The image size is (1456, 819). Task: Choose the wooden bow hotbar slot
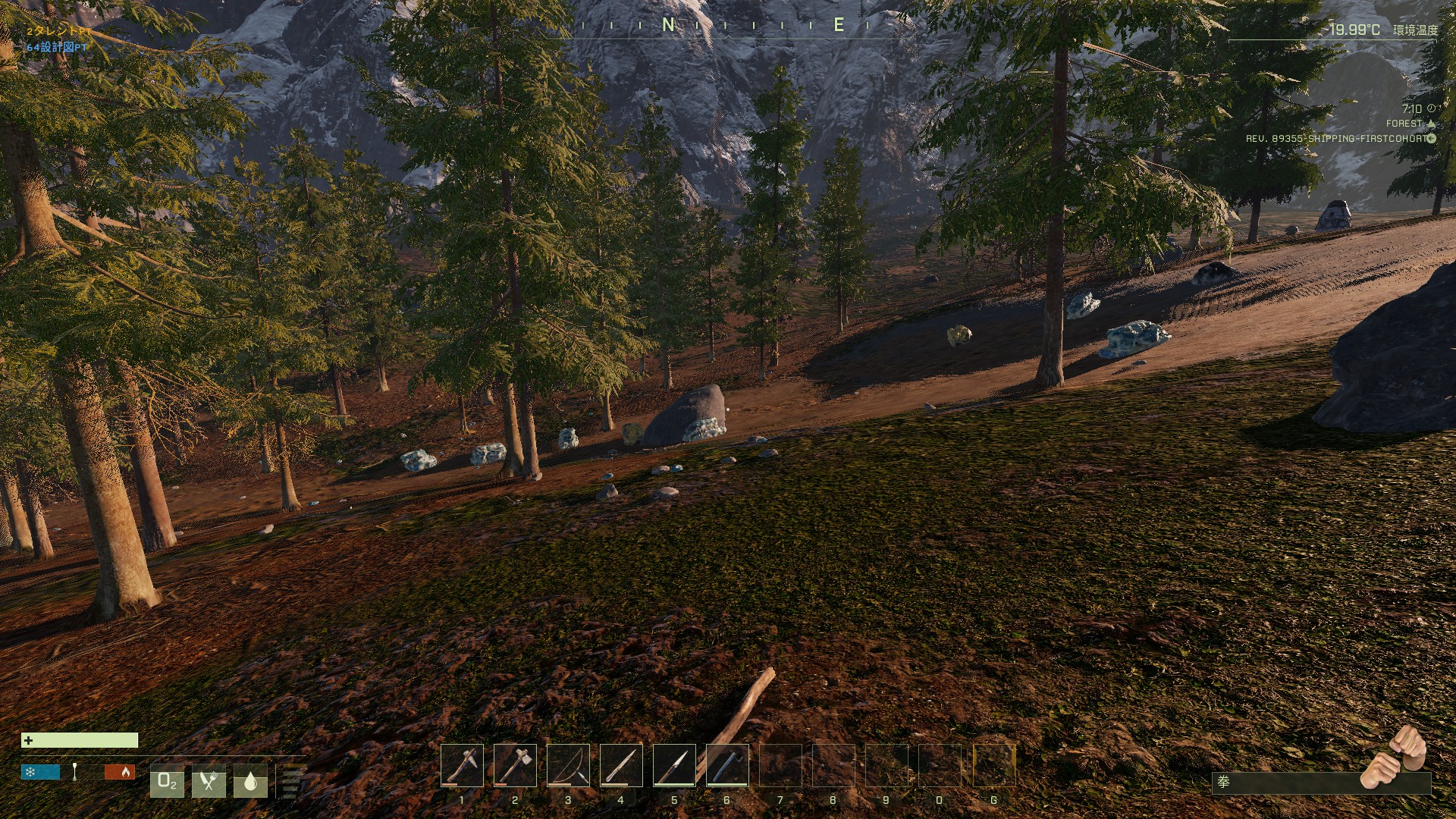pos(568,765)
